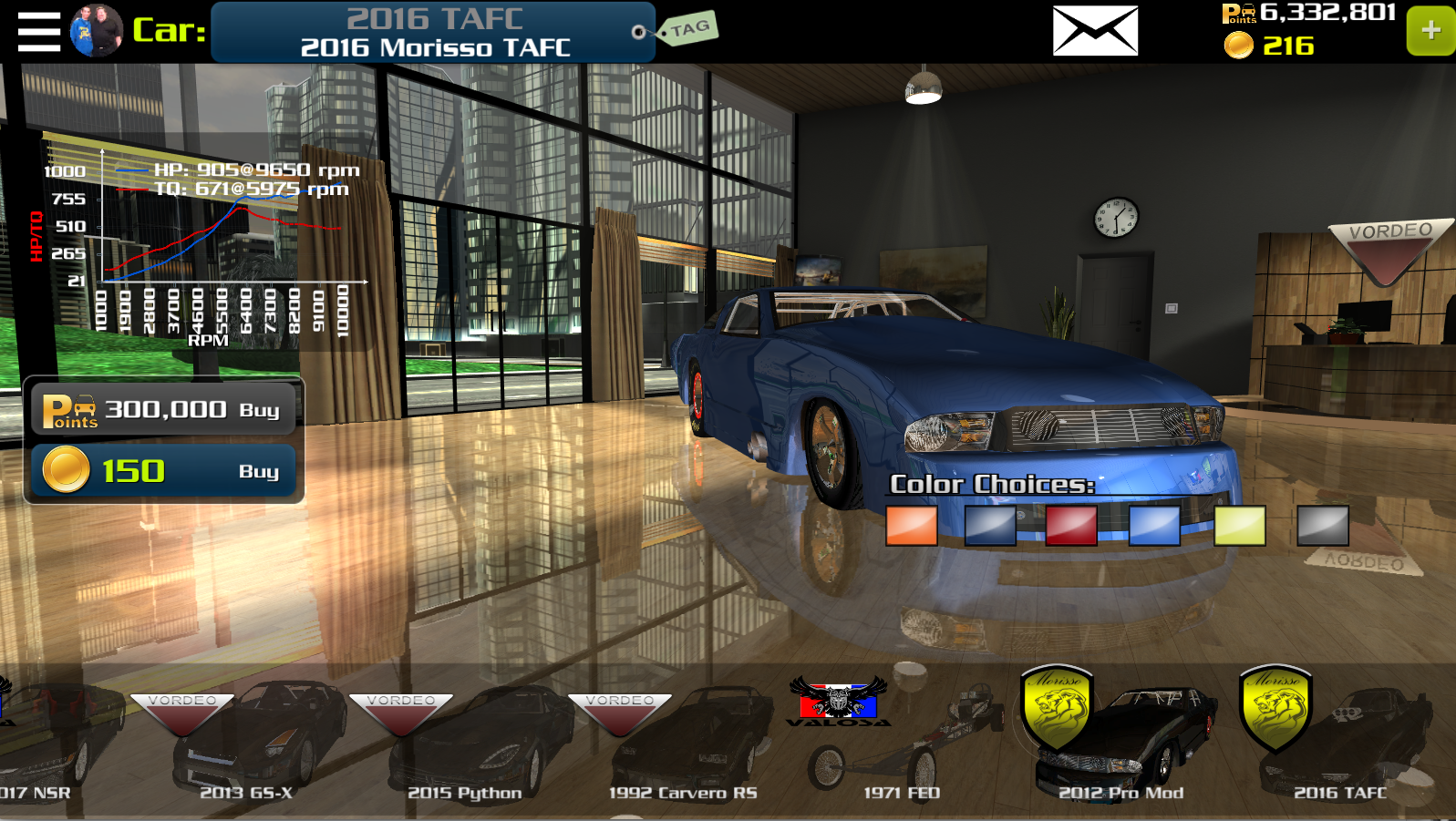1456x821 pixels.
Task: Choose the red color swatch
Action: 1071,526
